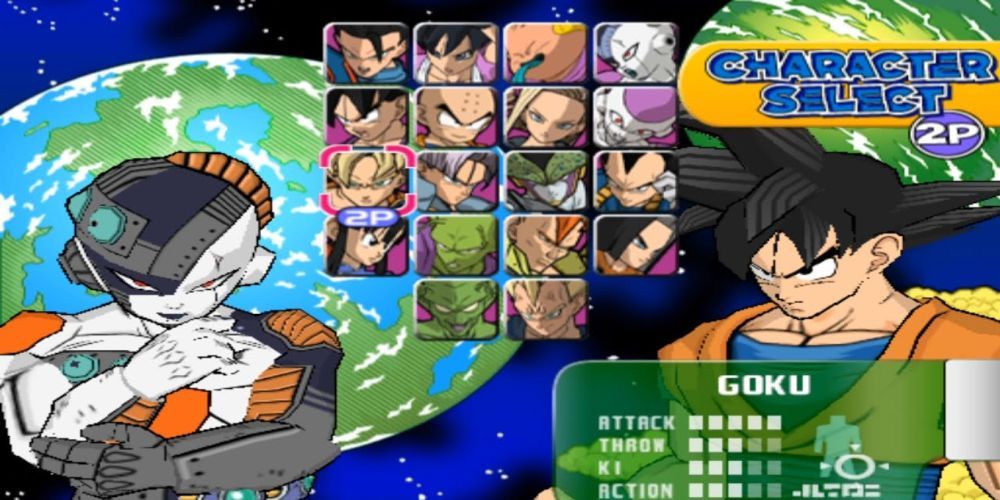Choose Cell from the roster
This screenshot has width=1000, height=500.
pos(545,181)
